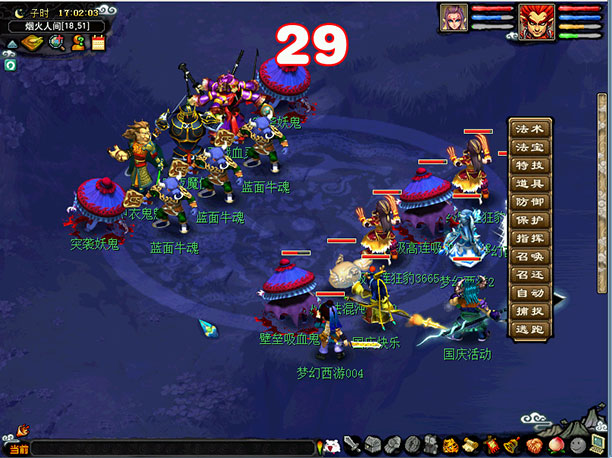Select the 召还 recall pet command
612x458 pixels.
(530, 275)
